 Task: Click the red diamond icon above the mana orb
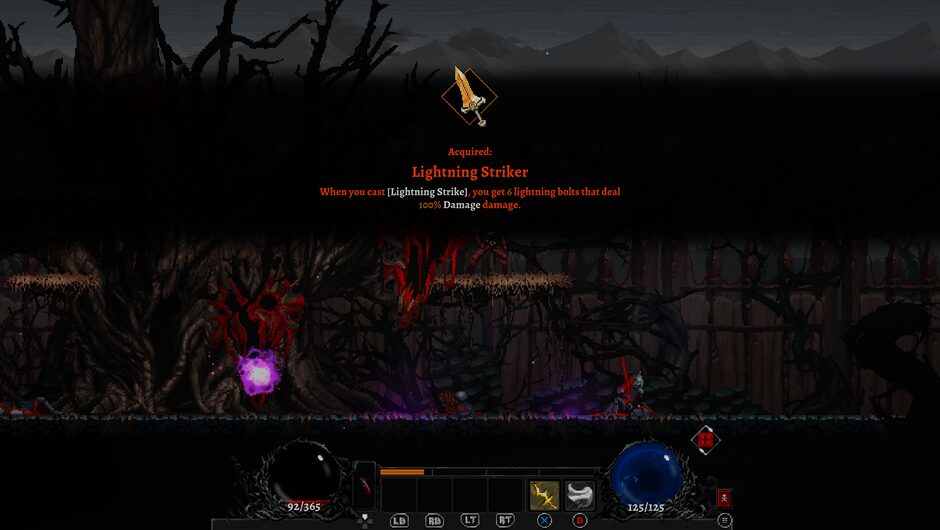click(705, 439)
